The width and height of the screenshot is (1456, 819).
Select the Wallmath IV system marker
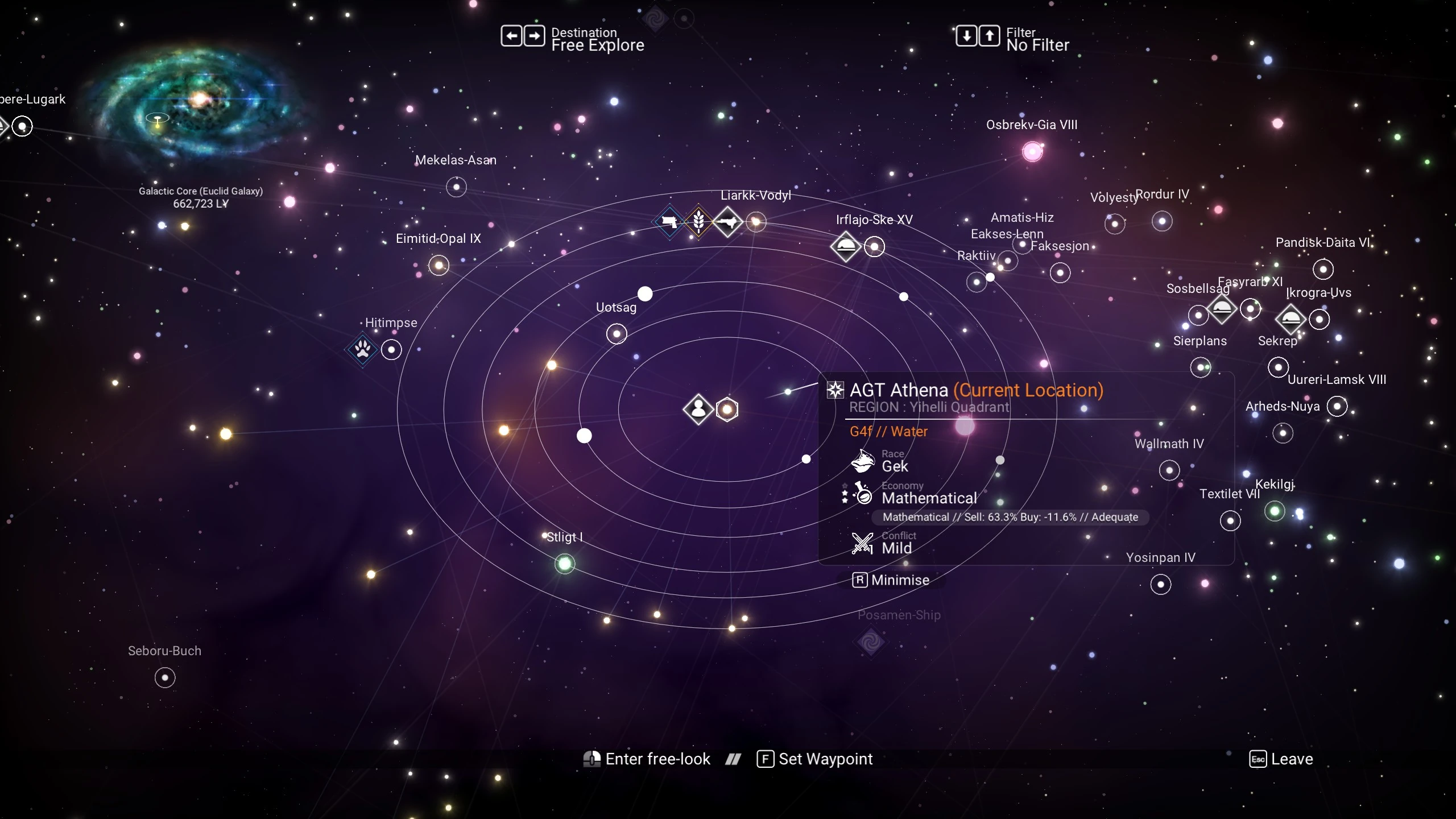1169,470
